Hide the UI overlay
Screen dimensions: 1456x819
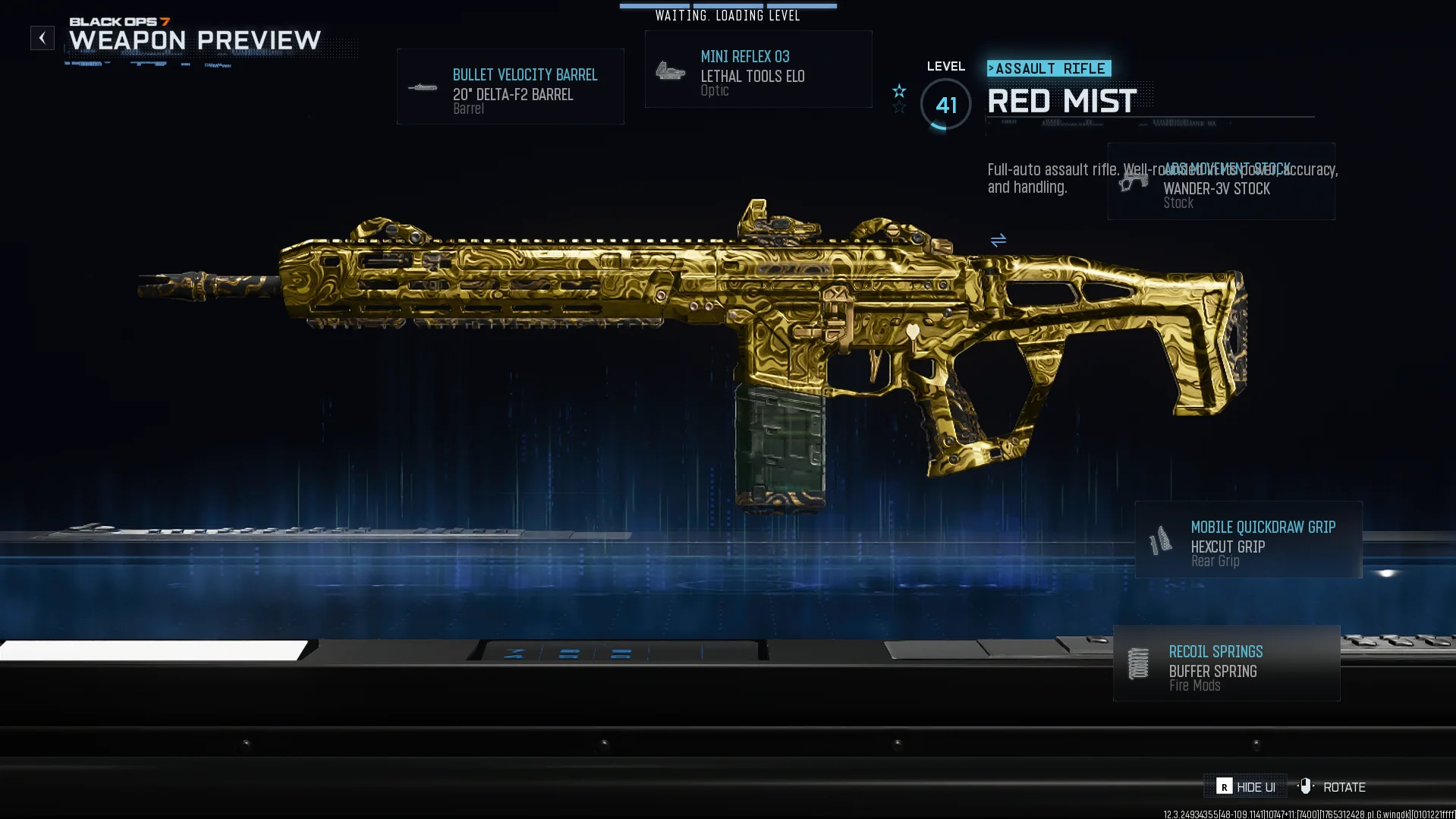[x=1245, y=787]
